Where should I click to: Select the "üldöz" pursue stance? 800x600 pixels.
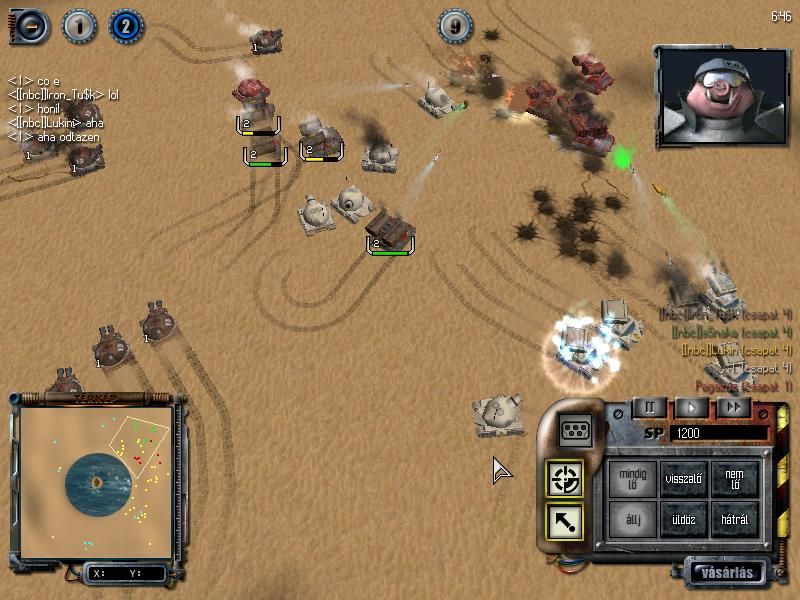684,520
